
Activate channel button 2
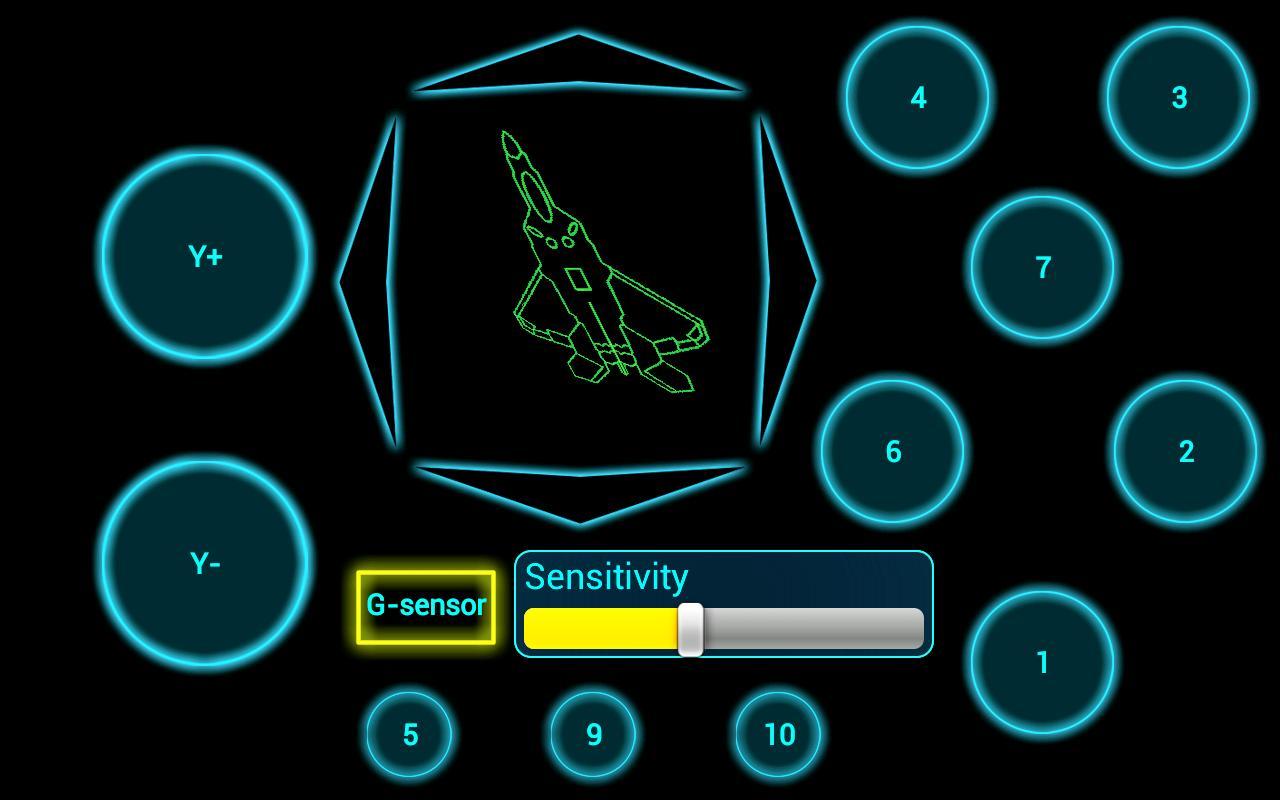(1185, 452)
